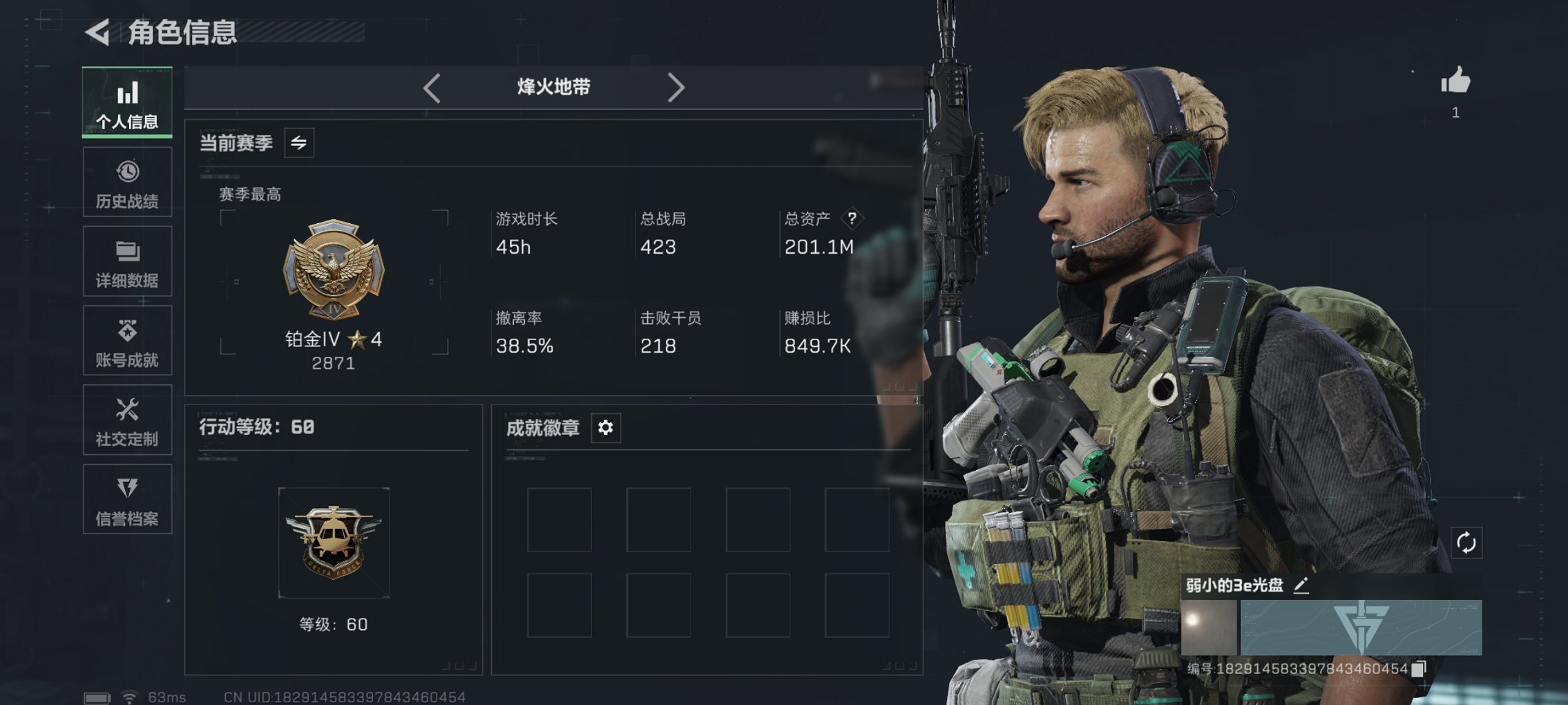Select the 历史战绩 sidebar icon

(127, 182)
